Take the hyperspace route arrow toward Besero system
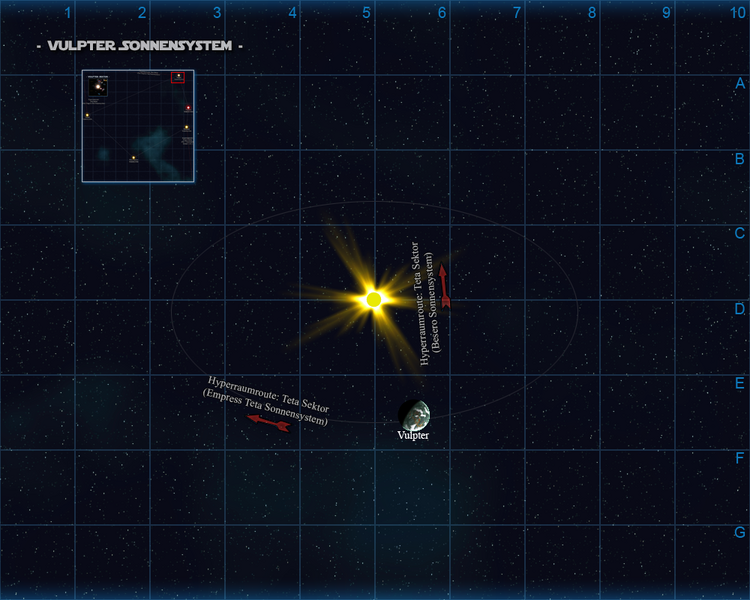This screenshot has height=600, width=750. 444,286
